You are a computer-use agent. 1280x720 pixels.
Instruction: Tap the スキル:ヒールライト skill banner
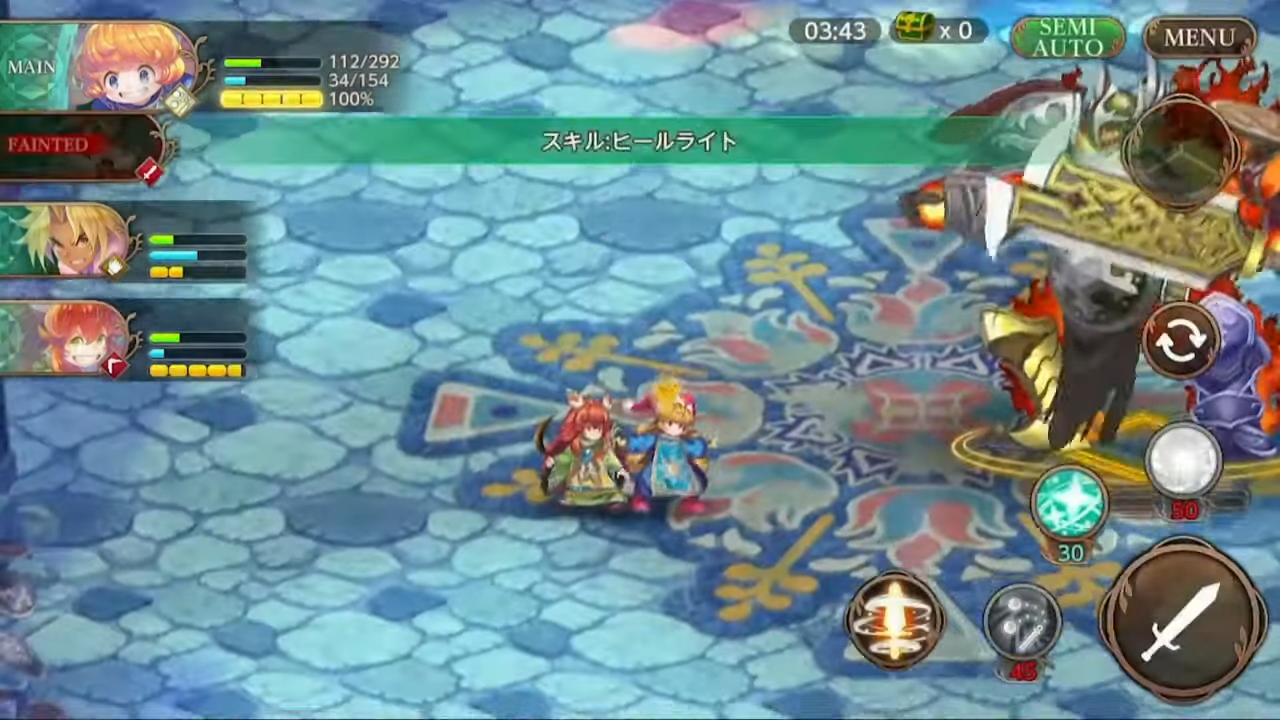(638, 142)
